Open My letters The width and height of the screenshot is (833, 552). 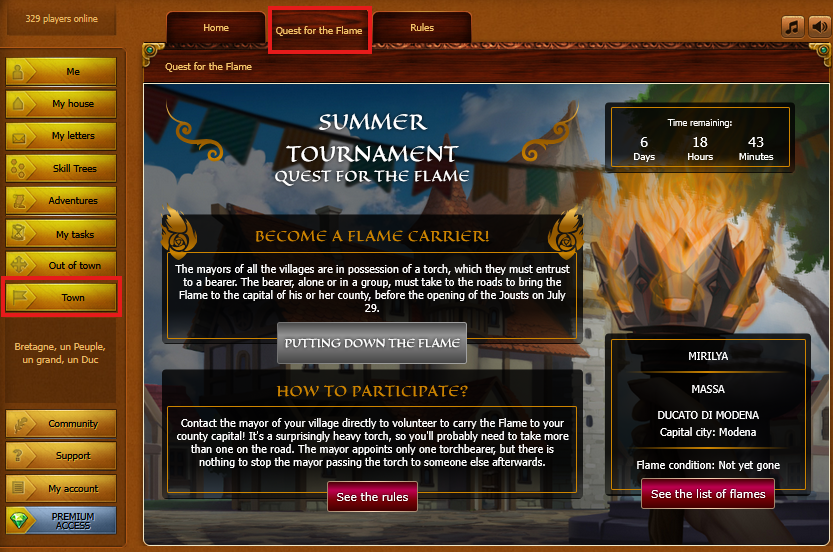pyautogui.click(x=62, y=136)
